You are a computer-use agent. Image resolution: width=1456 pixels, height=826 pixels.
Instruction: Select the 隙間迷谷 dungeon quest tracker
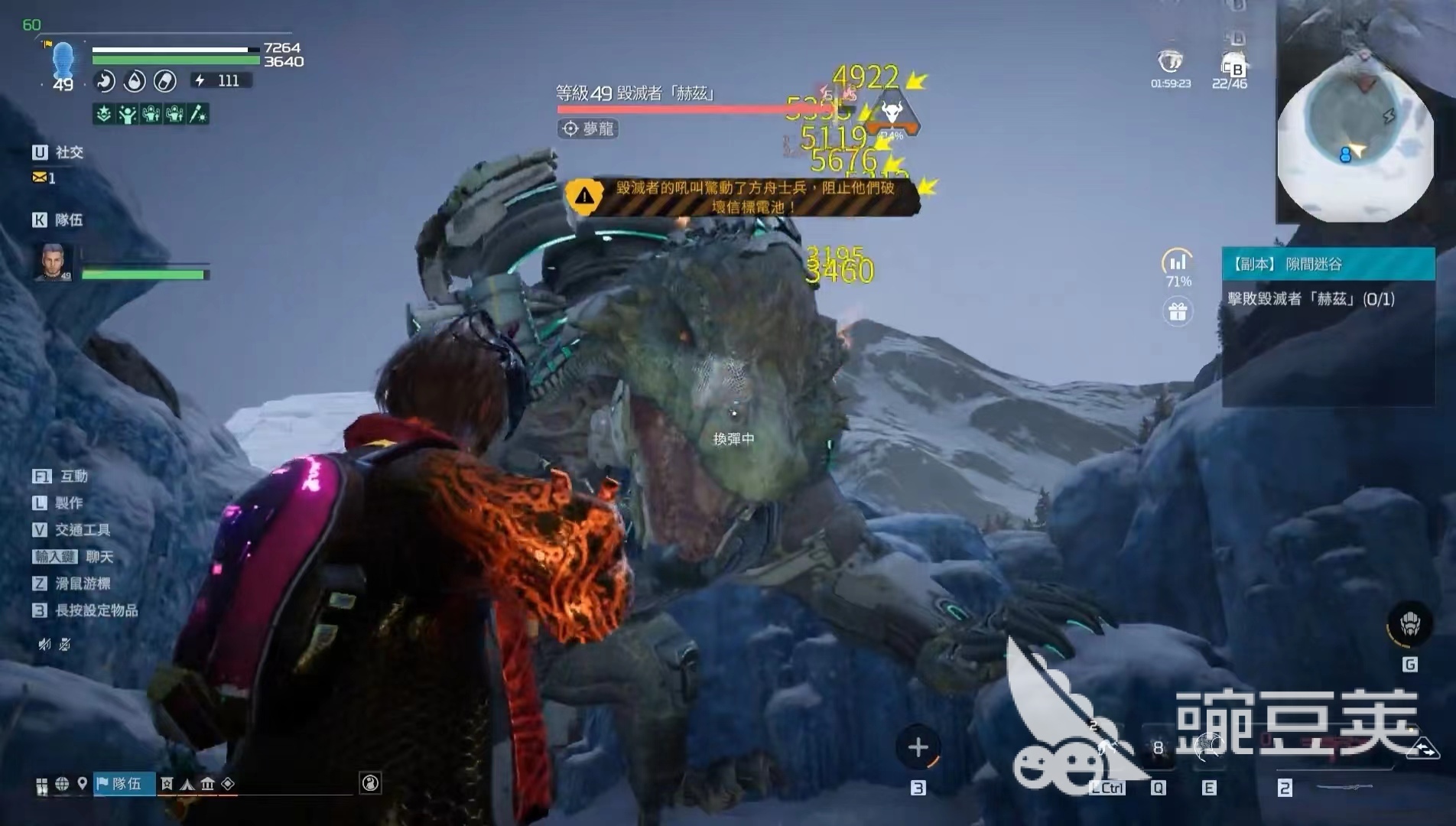[x=1328, y=265]
